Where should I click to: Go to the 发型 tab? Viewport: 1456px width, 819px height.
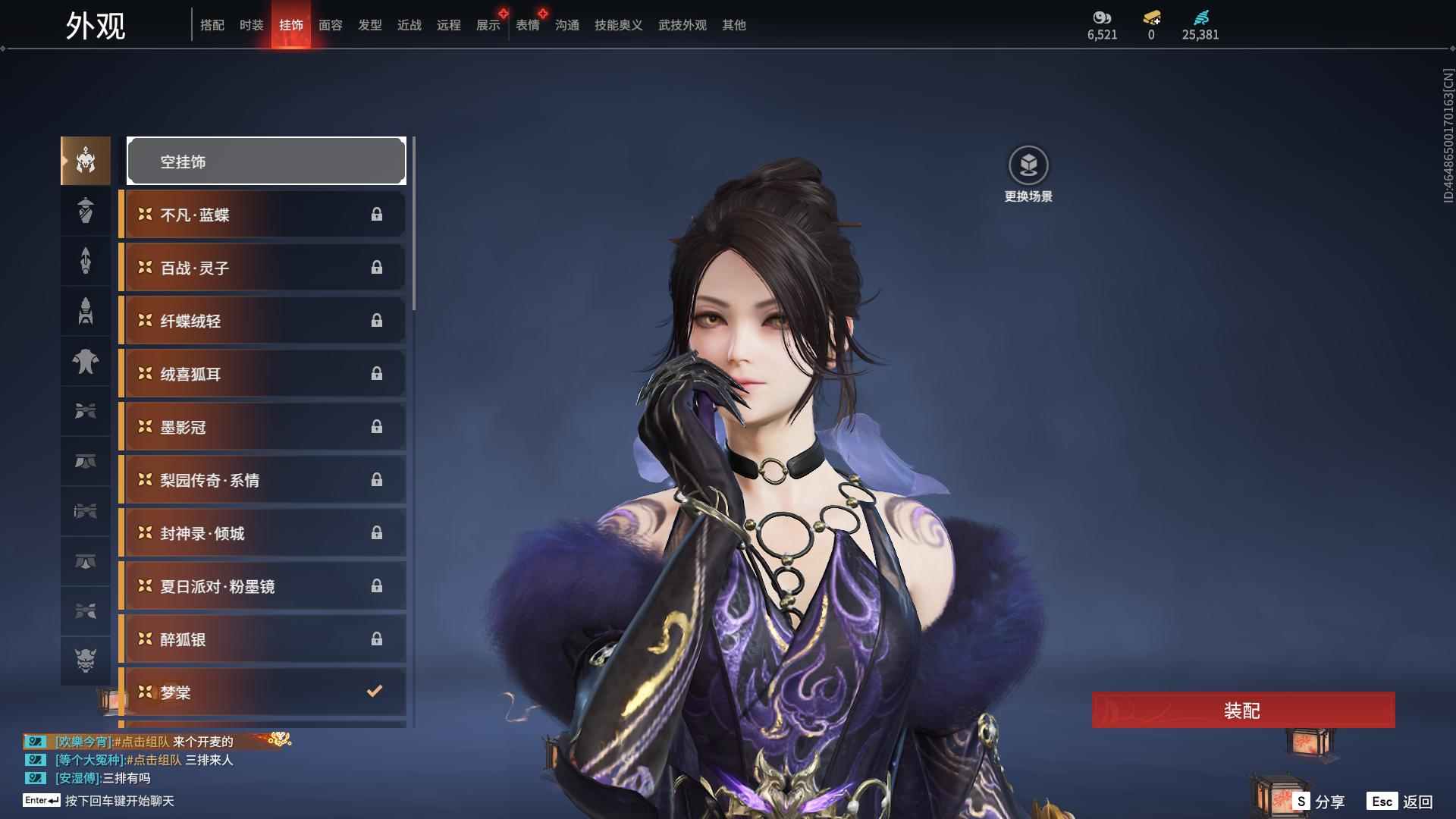(369, 25)
